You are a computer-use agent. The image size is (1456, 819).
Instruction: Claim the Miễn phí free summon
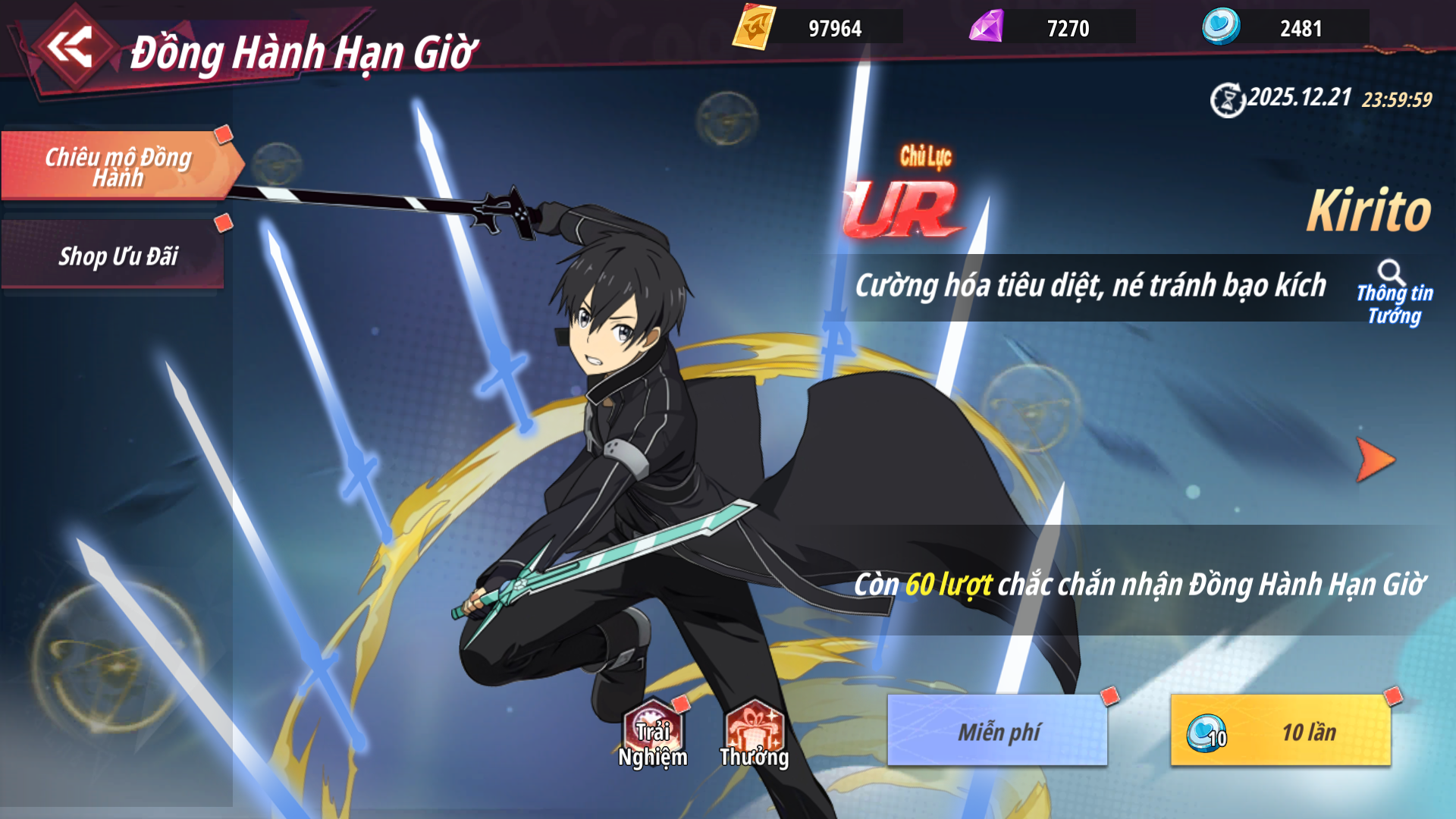coord(997,731)
